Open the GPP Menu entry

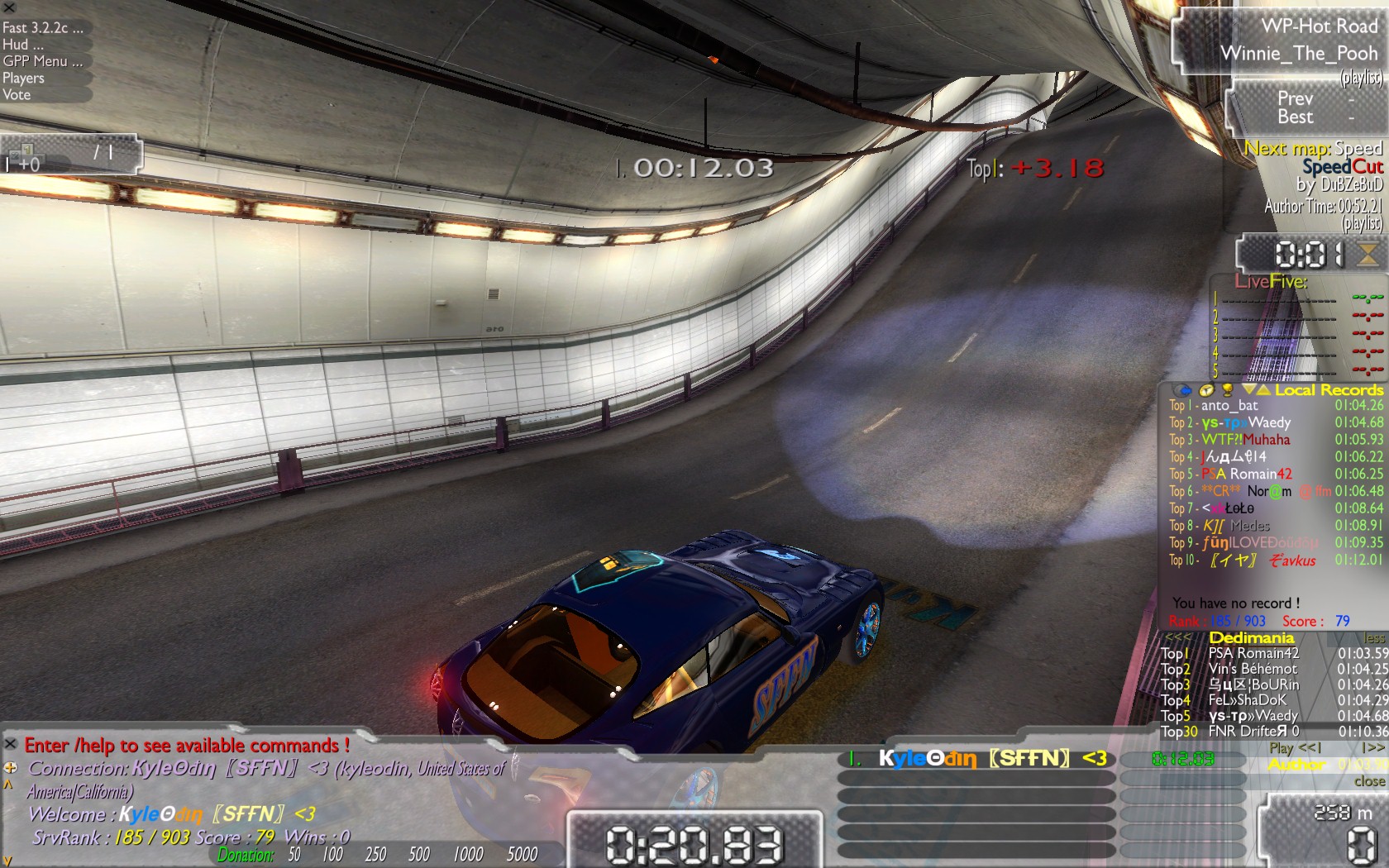(x=43, y=61)
